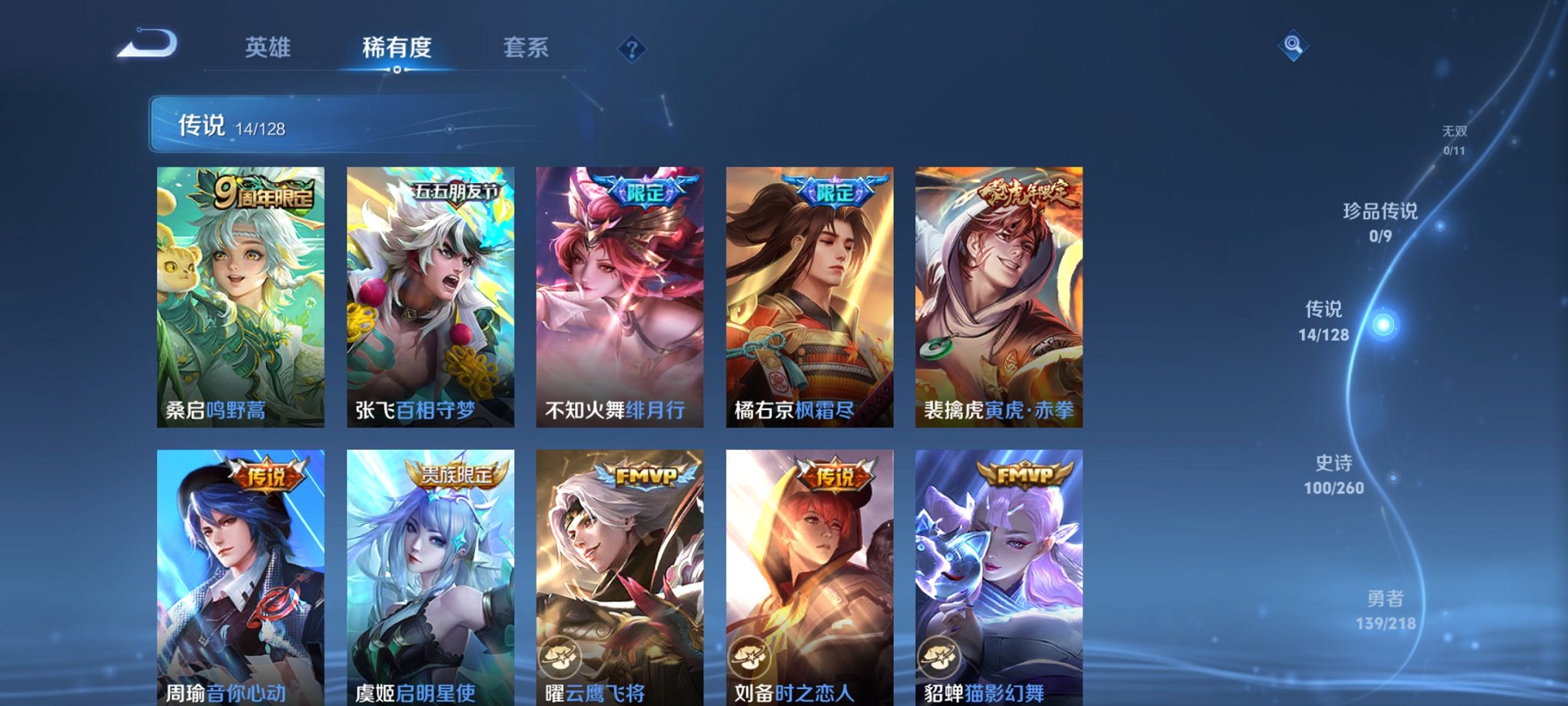Open the help question mark icon
Viewport: 1568px width, 706px height.
point(632,49)
